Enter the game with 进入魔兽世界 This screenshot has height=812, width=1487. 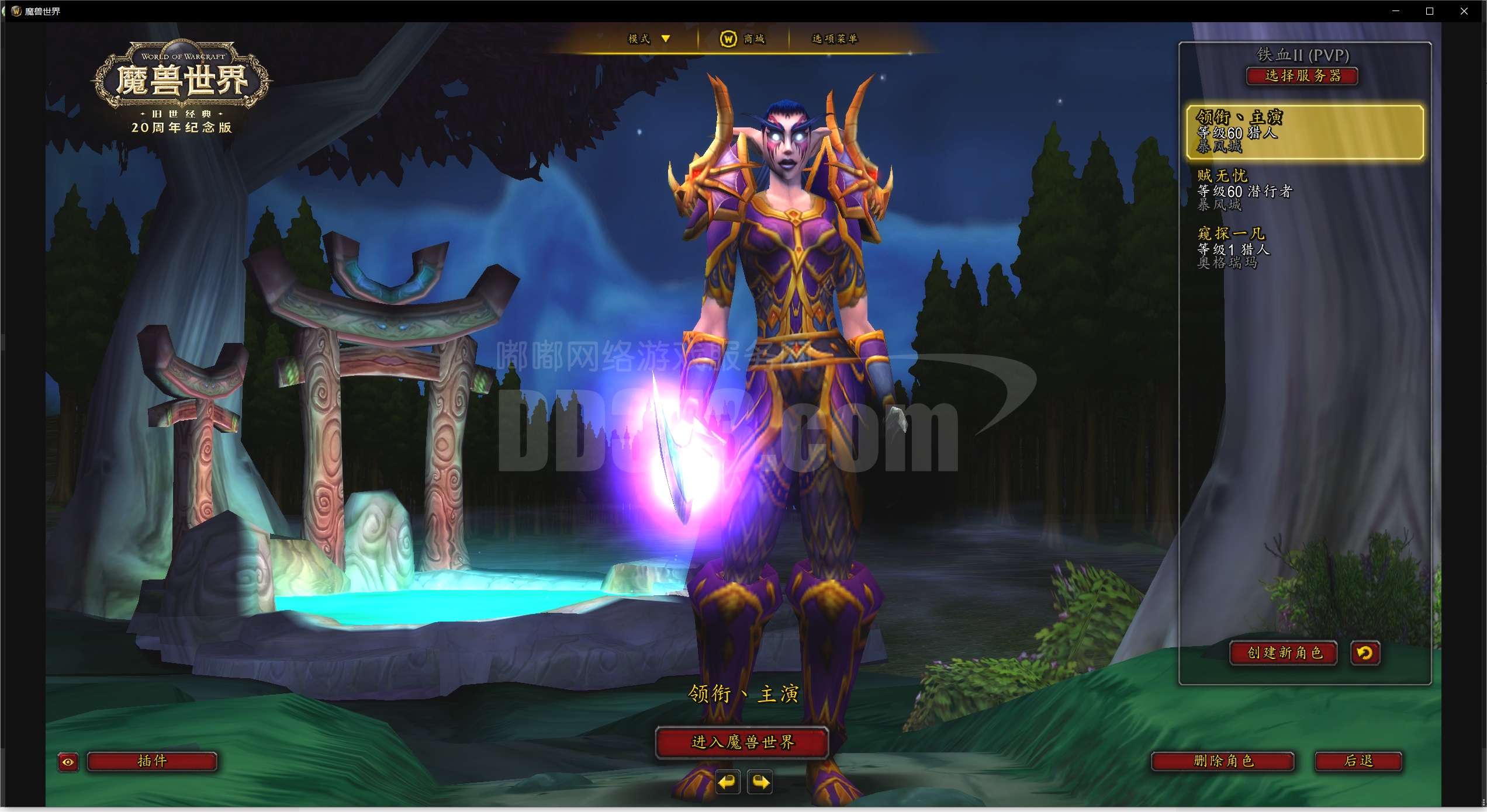click(742, 742)
